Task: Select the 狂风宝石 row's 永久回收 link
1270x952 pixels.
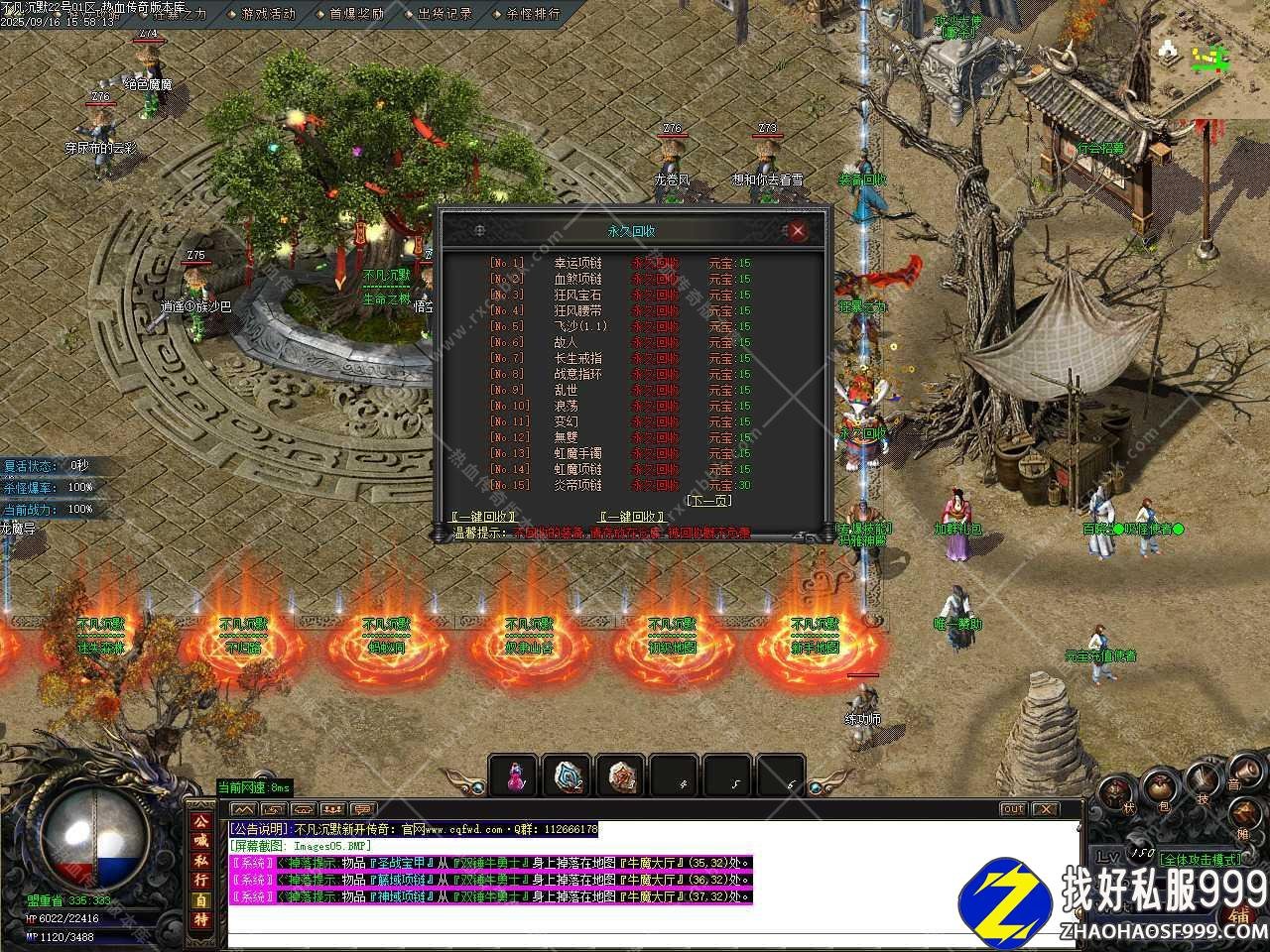Action: 656,295
